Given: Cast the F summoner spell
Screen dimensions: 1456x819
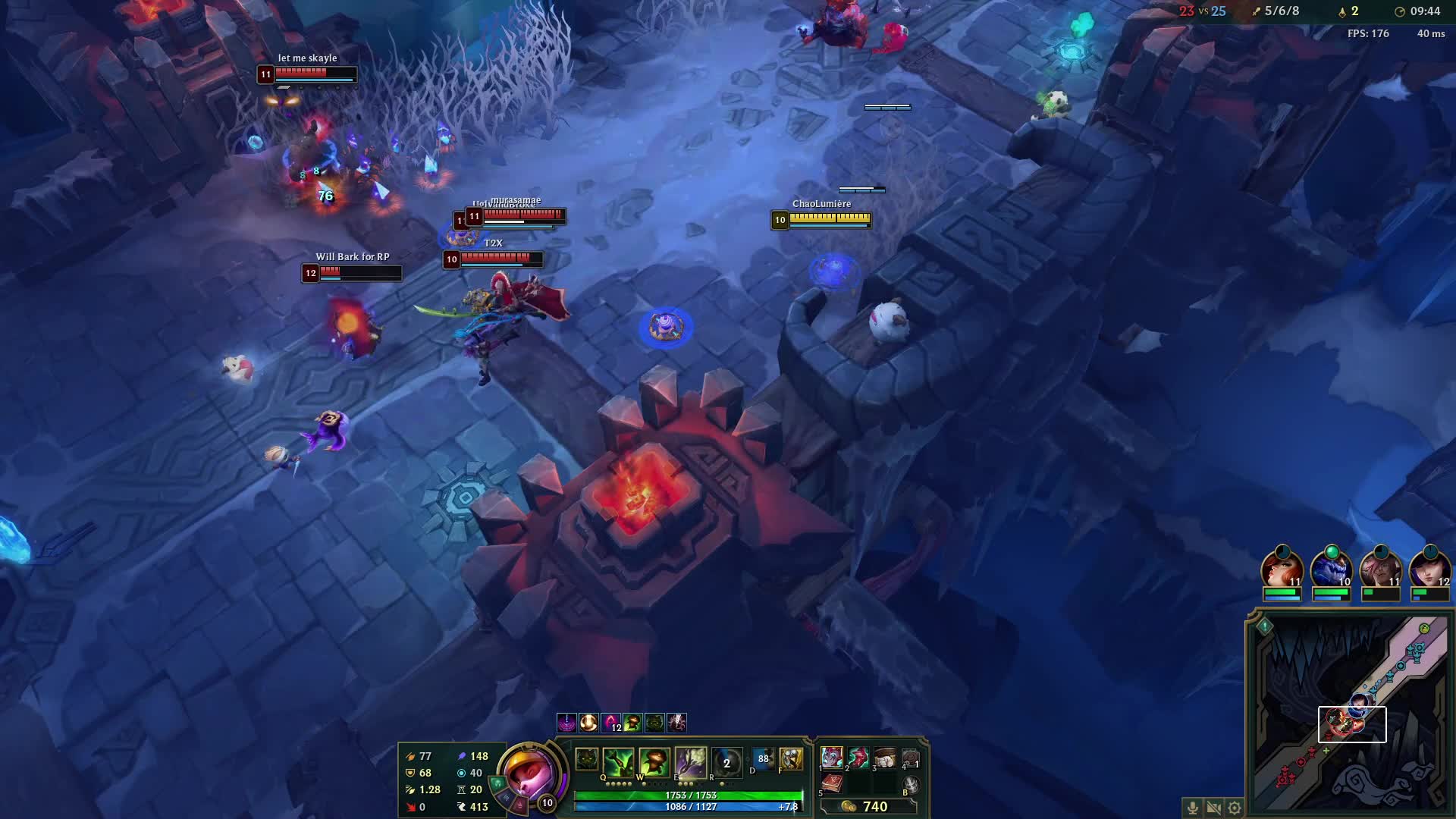Looking at the screenshot, I should 791,759.
